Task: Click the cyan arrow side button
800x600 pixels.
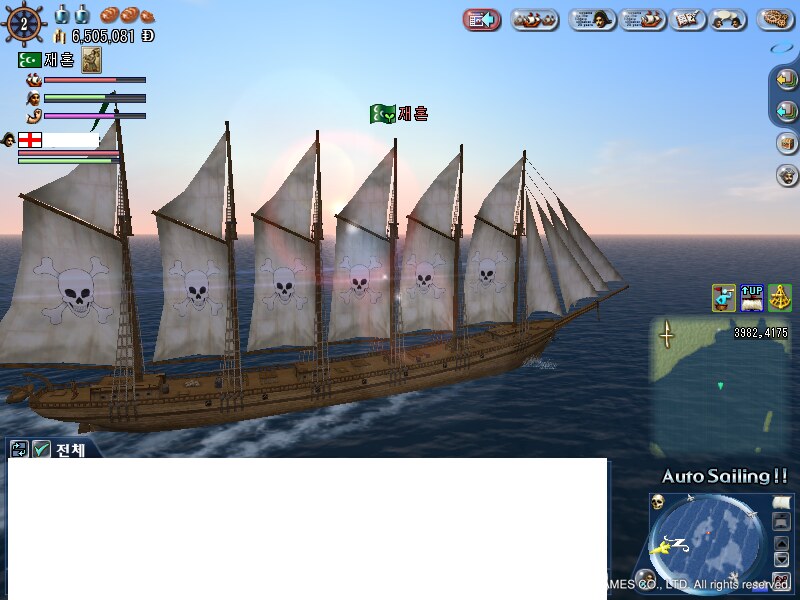Action: pos(787,111)
